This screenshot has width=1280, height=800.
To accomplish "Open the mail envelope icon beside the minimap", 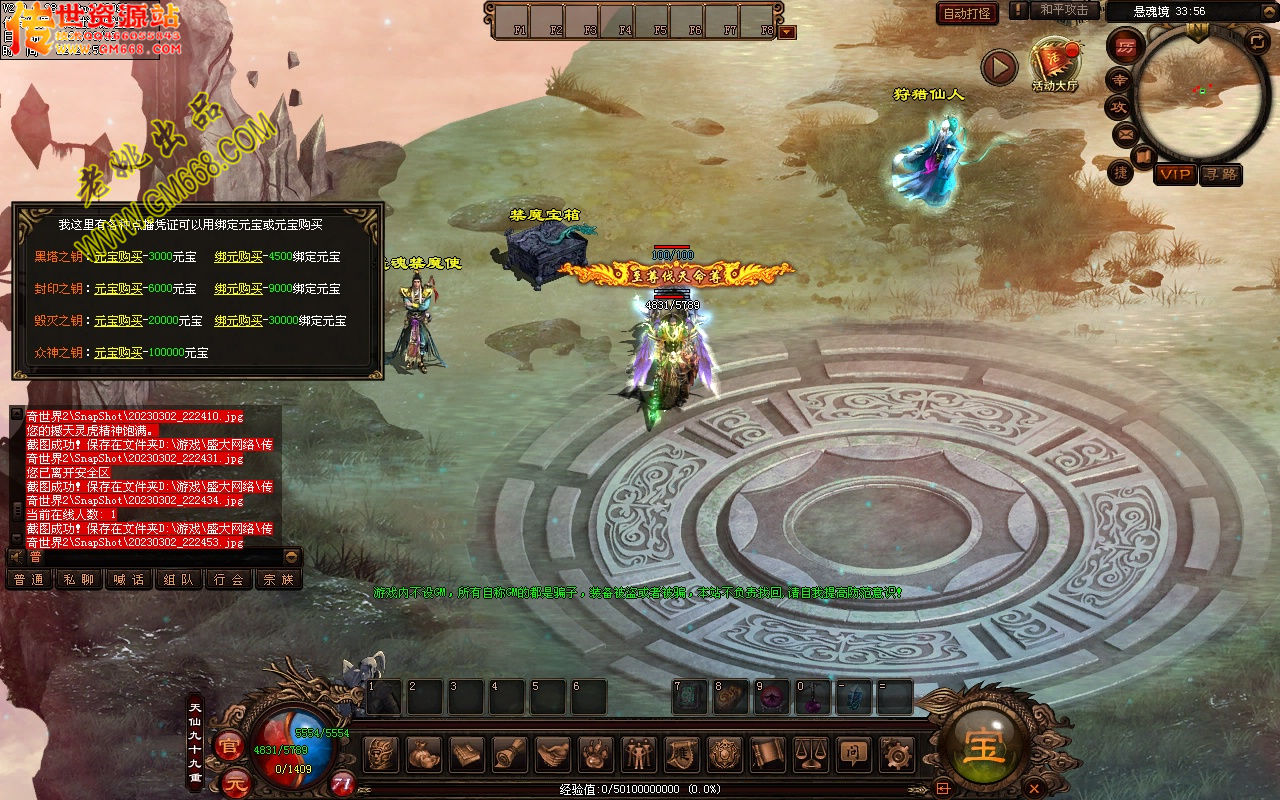I will point(1126,133).
